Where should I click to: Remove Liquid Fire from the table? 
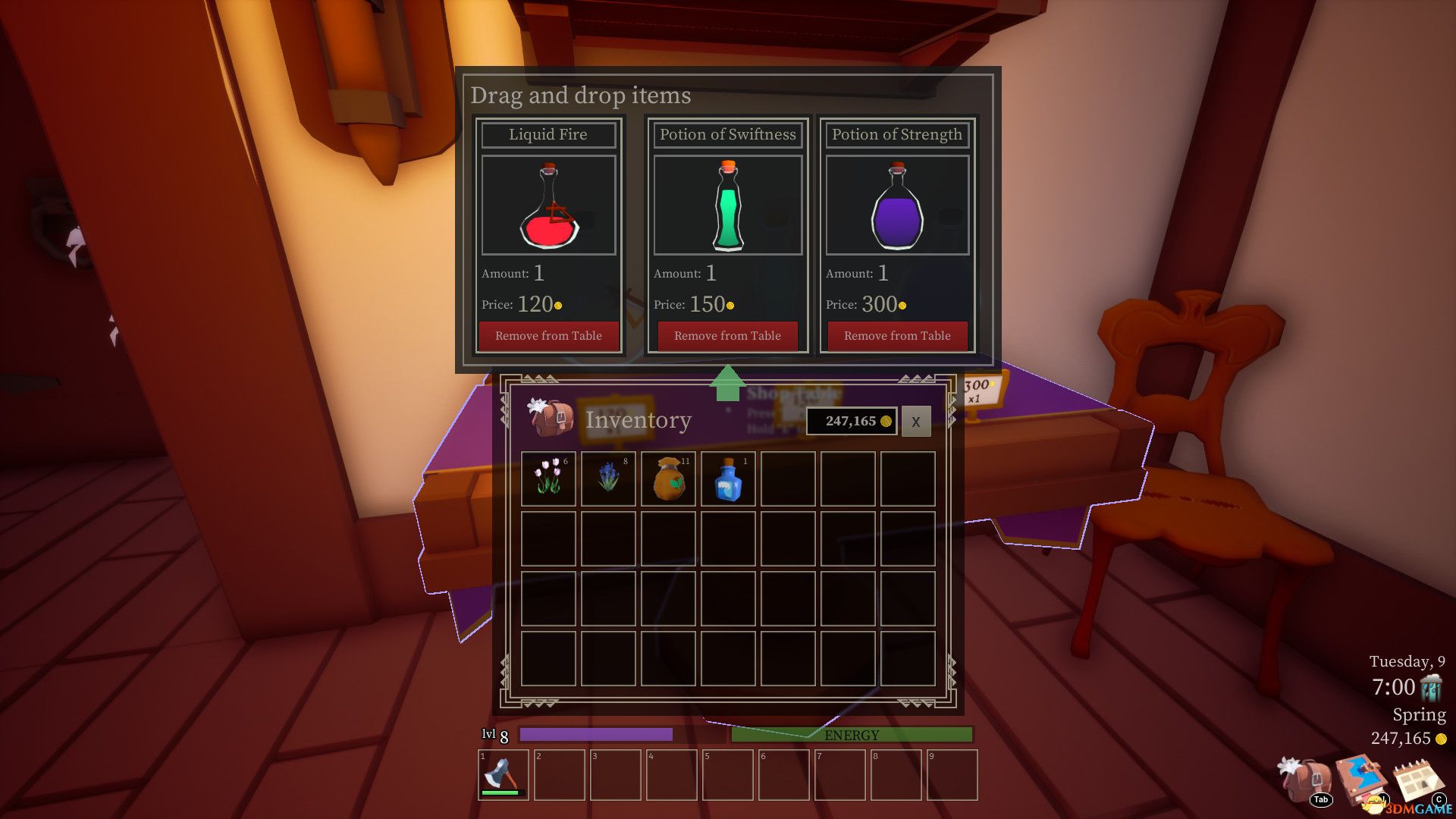(x=548, y=336)
